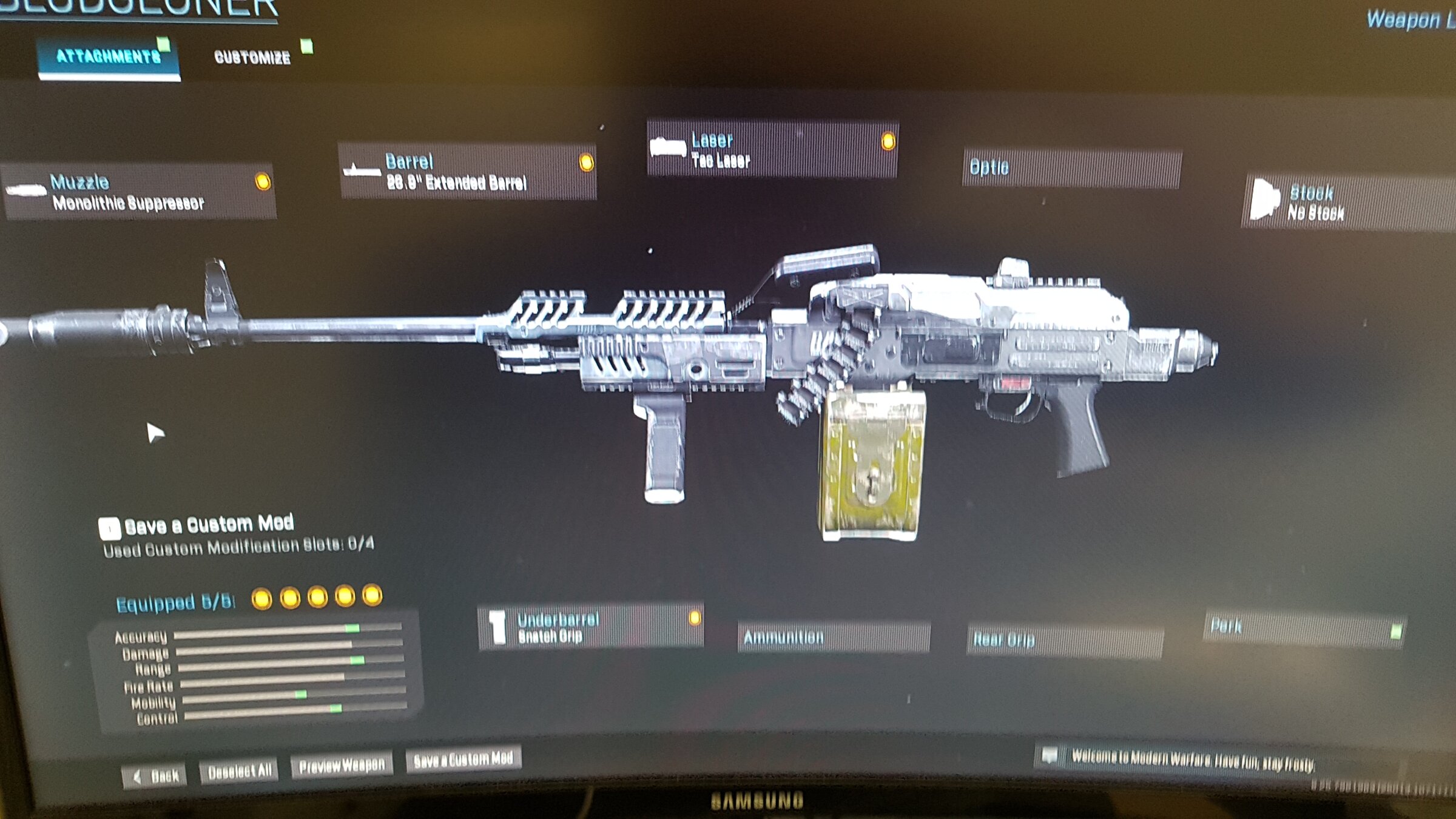Select the Stock No Stock slot
The width and height of the screenshot is (1456, 819).
coord(1347,203)
